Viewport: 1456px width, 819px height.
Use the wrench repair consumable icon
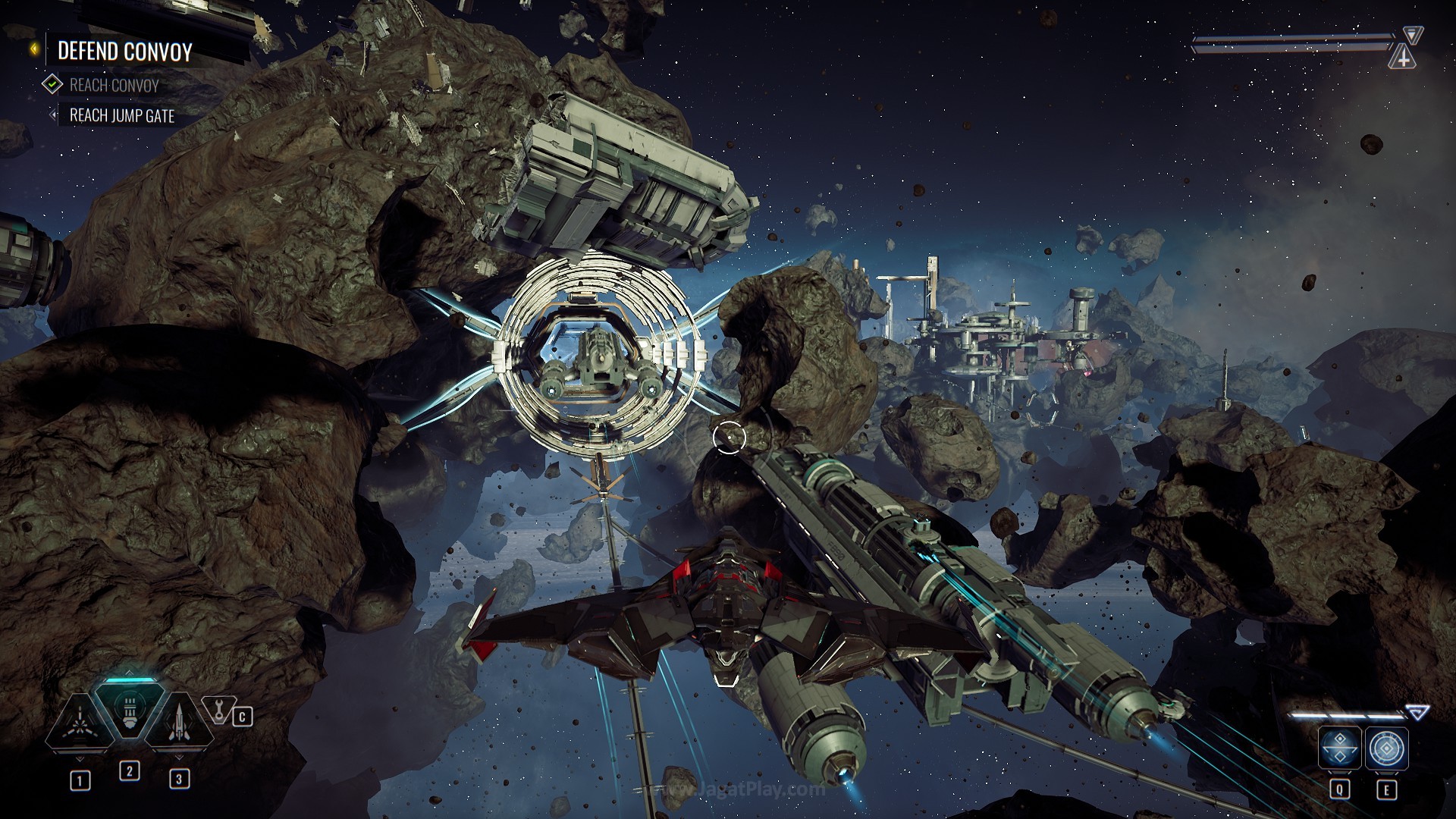coord(218,711)
